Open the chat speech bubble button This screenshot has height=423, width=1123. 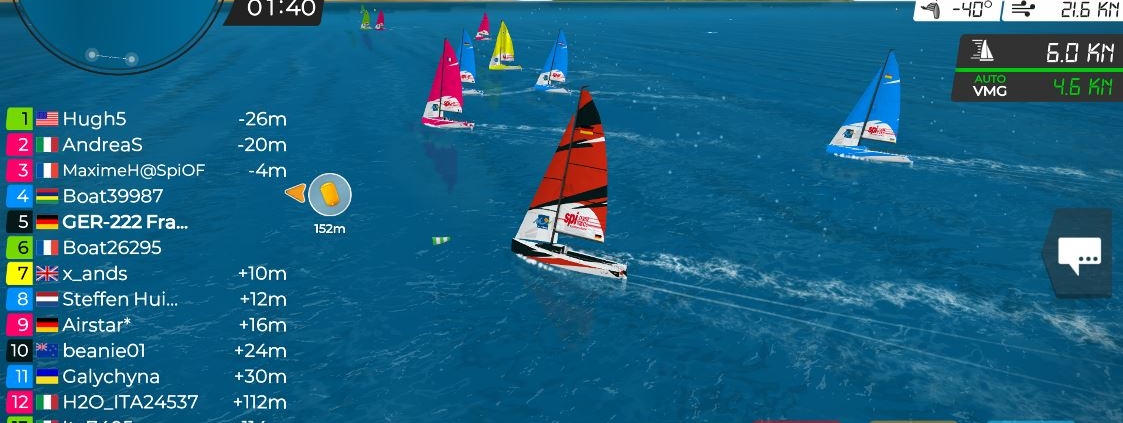tap(1079, 255)
